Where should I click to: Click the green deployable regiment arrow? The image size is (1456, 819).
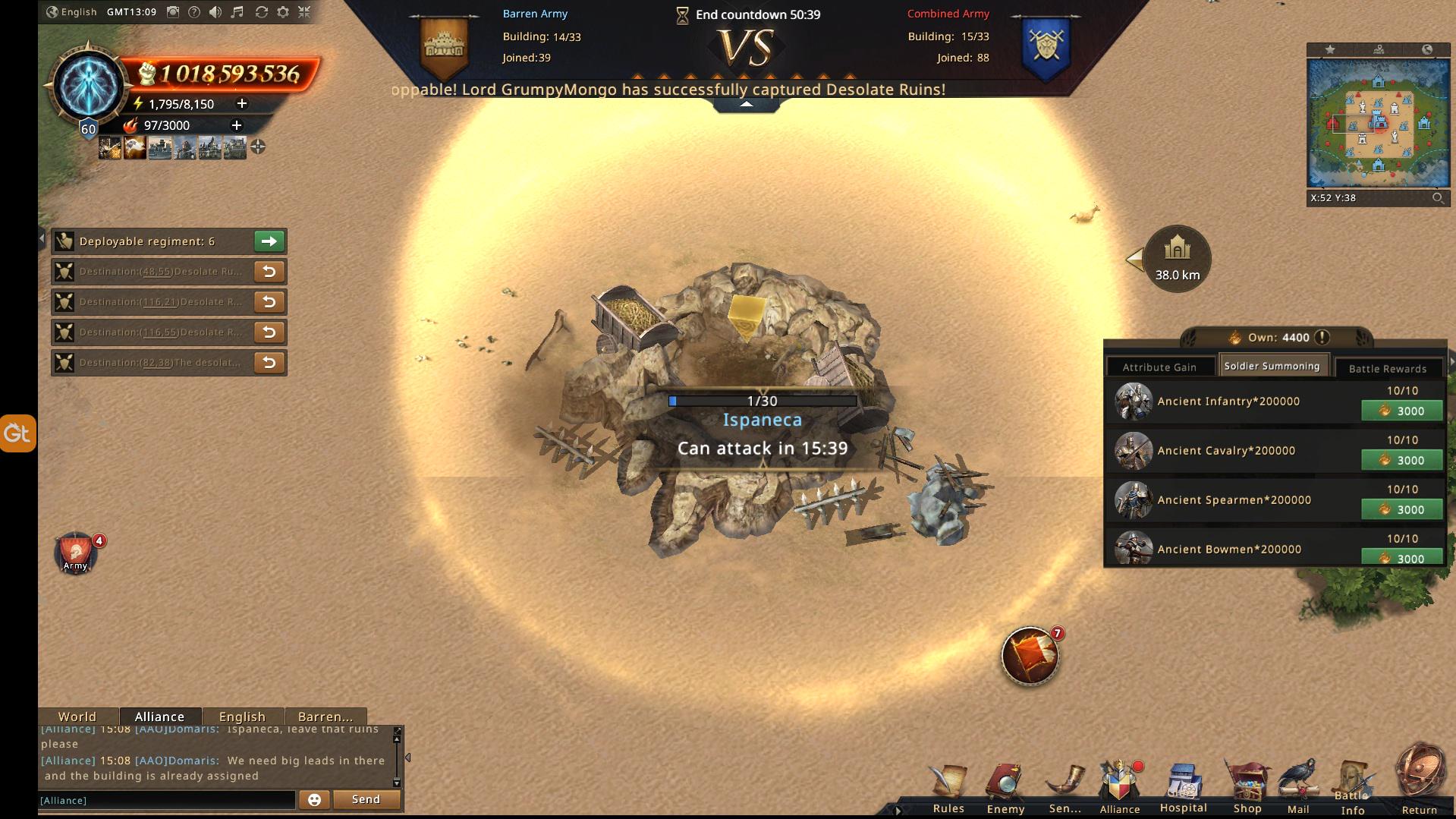[269, 241]
